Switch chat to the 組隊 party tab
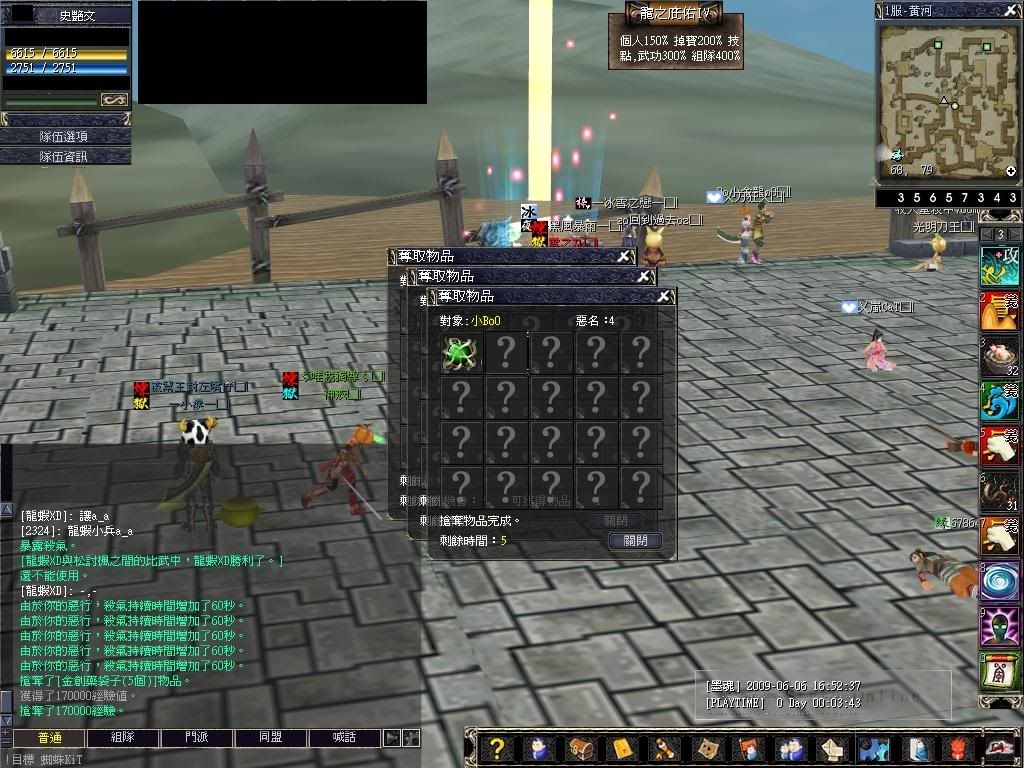This screenshot has height=768, width=1024. (x=123, y=738)
